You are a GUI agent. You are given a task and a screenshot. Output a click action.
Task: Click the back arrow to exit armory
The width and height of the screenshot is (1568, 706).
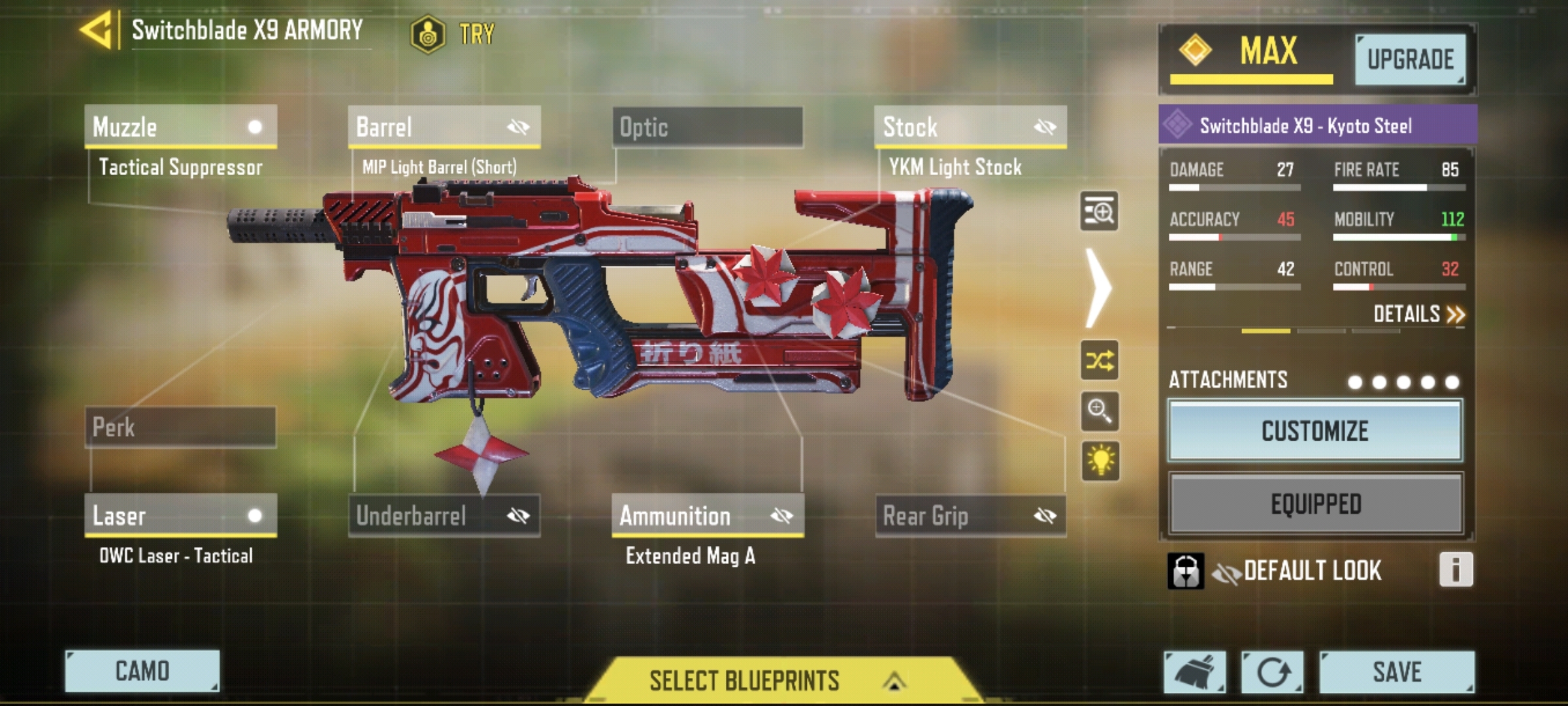coord(97,29)
